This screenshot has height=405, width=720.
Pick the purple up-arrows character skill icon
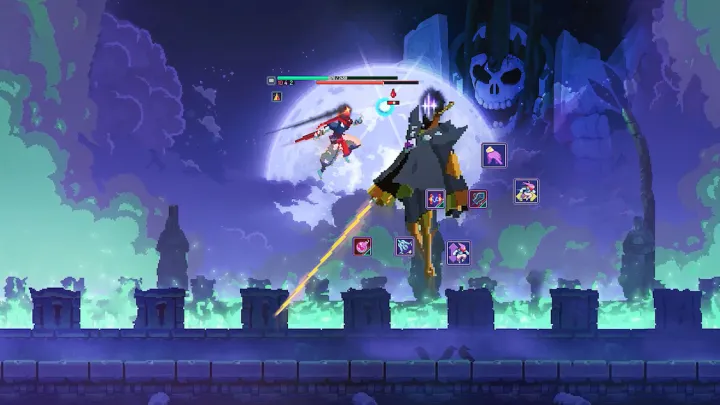point(458,251)
